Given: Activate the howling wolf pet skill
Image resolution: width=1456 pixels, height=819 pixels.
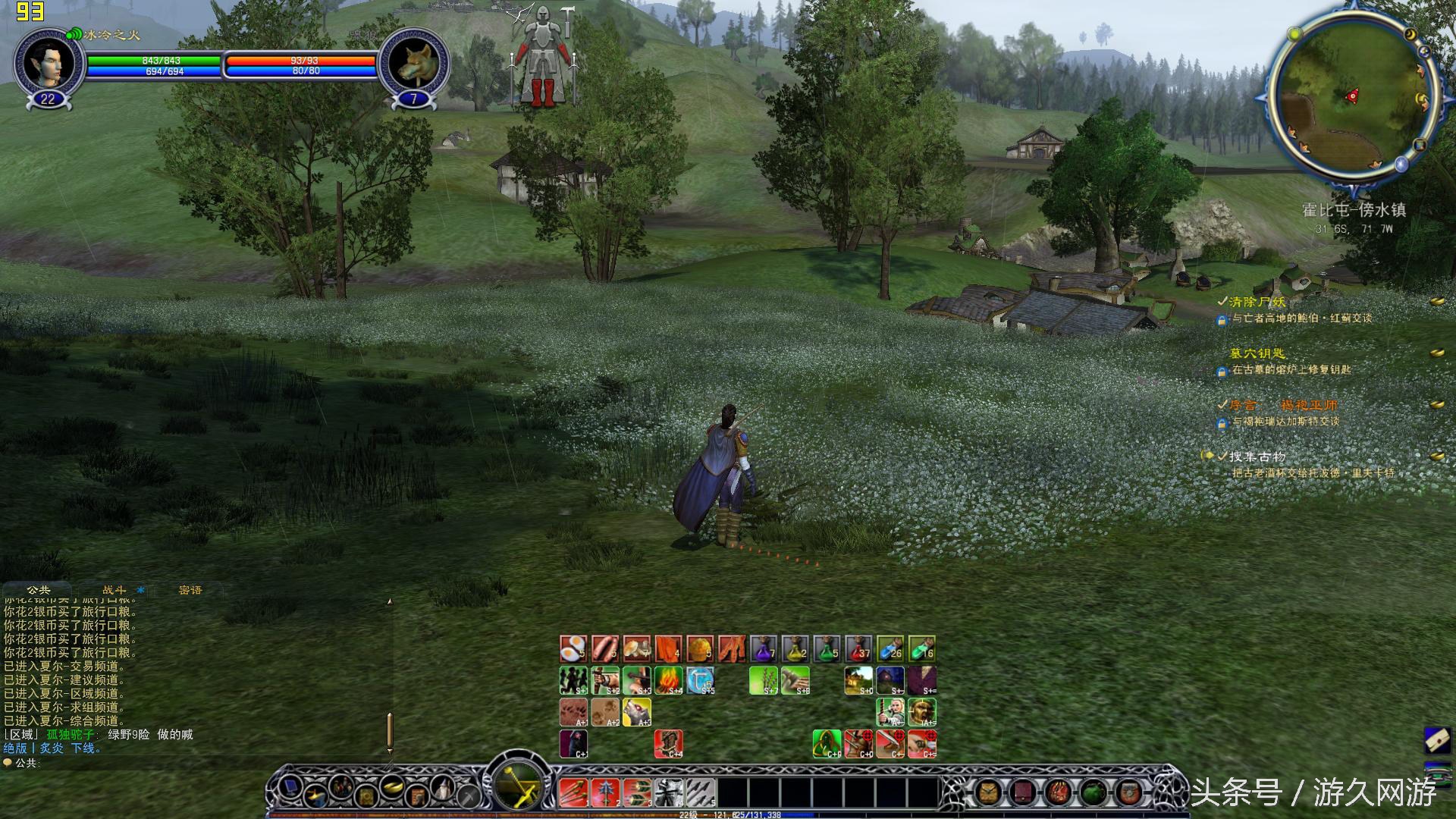Looking at the screenshot, I should [636, 712].
